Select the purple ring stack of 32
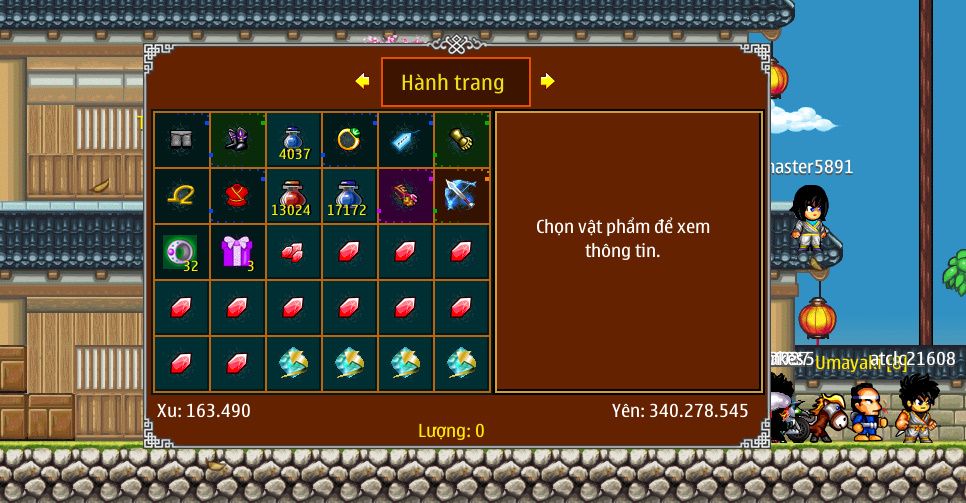Screen dimensions: 966x503 pyautogui.click(x=181, y=252)
